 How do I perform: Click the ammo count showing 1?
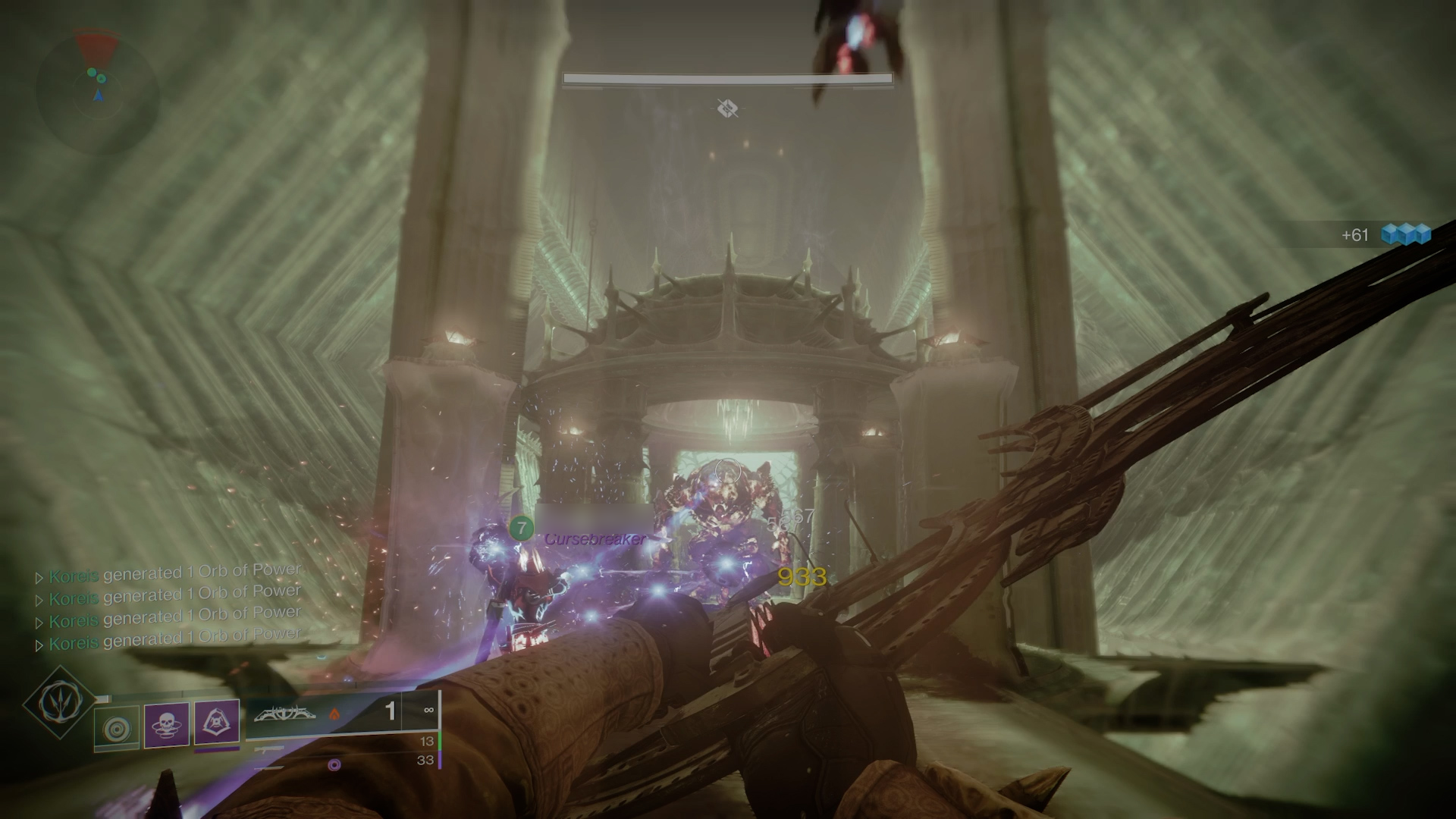tap(391, 711)
